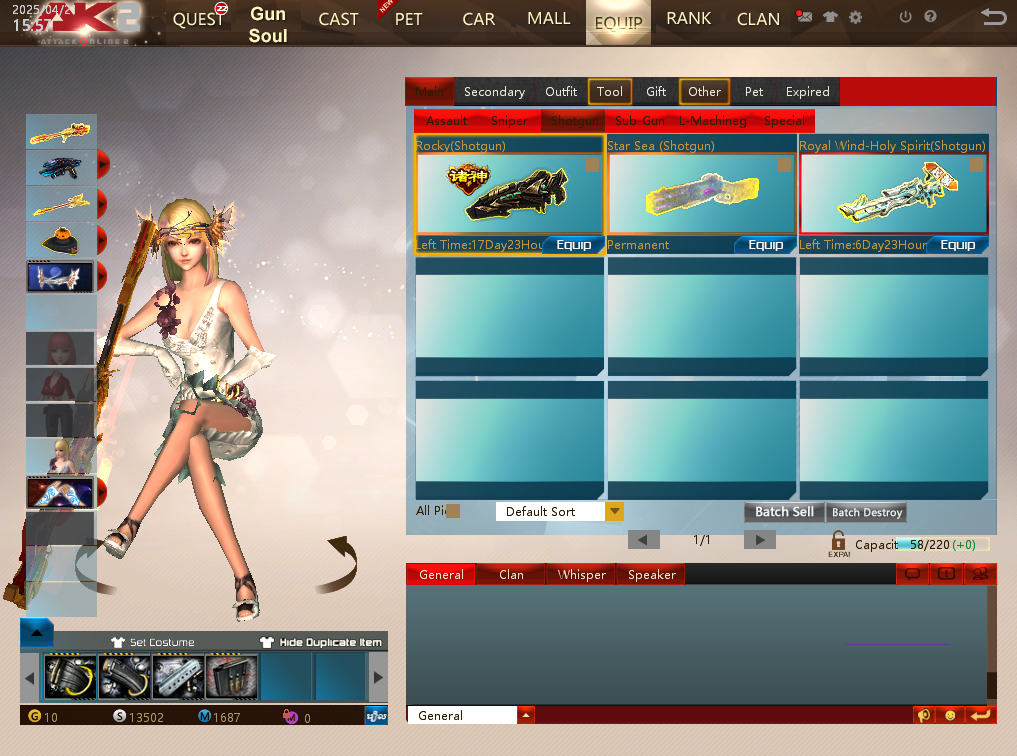Switch chat to the Whisper tab

tap(582, 575)
